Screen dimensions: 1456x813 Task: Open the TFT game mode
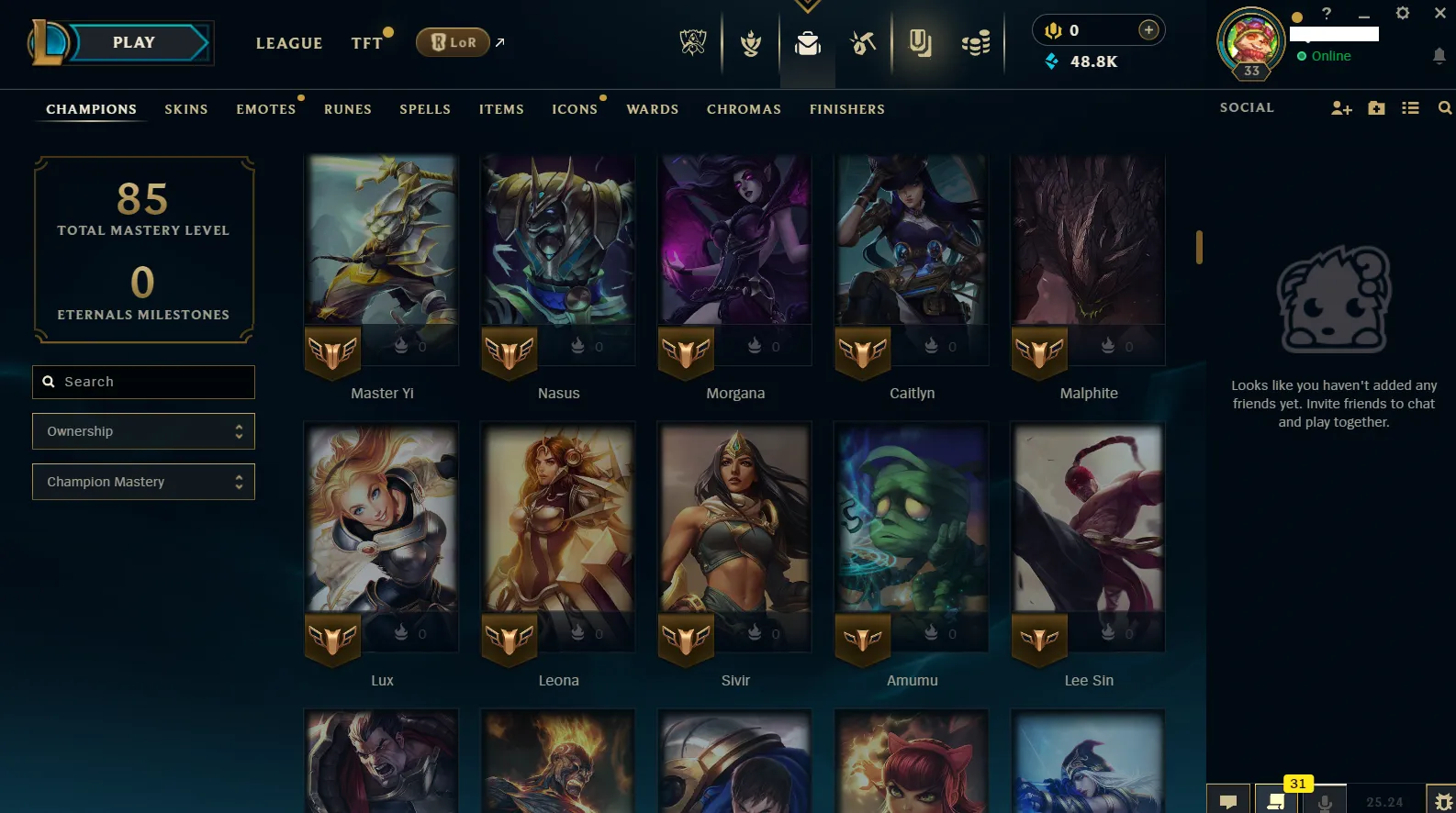point(366,43)
